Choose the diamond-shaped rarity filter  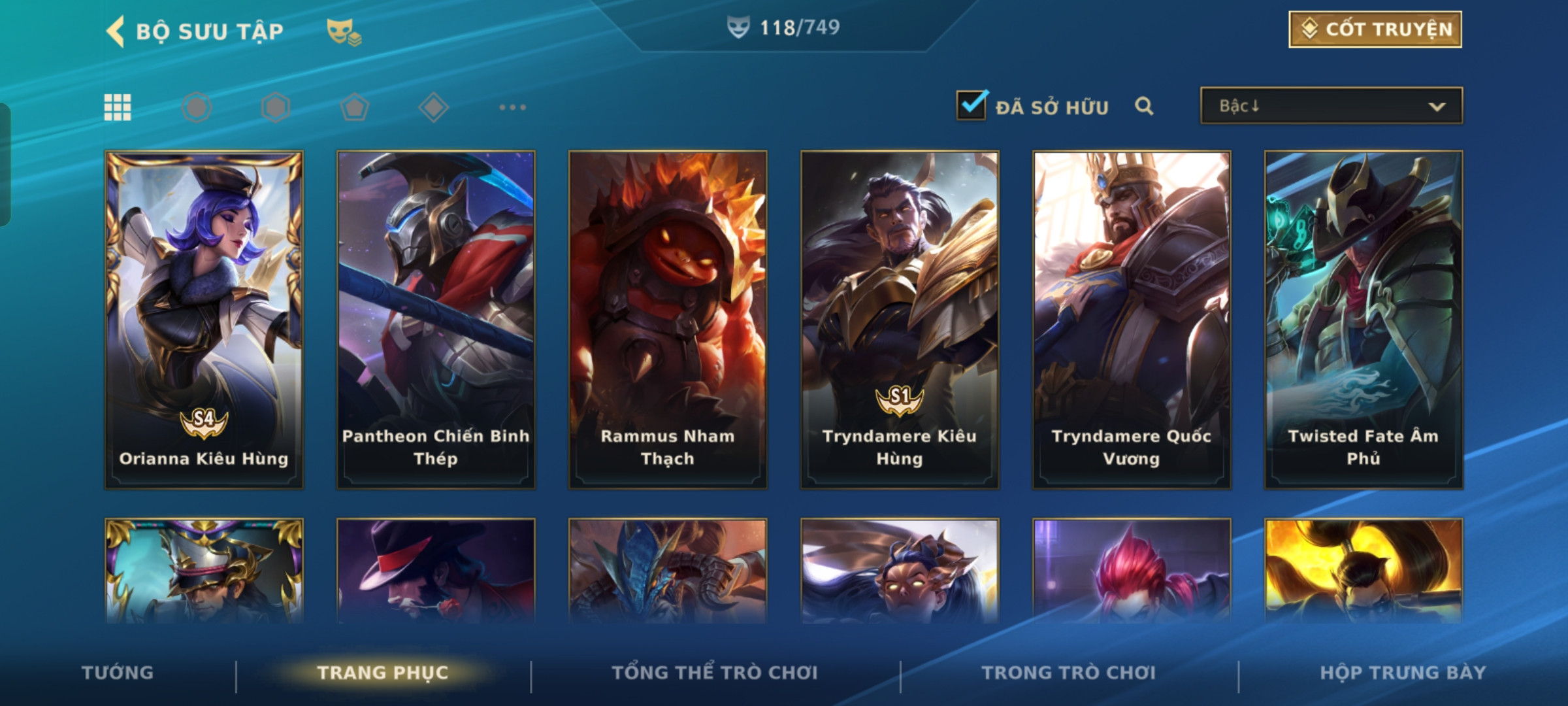point(433,107)
